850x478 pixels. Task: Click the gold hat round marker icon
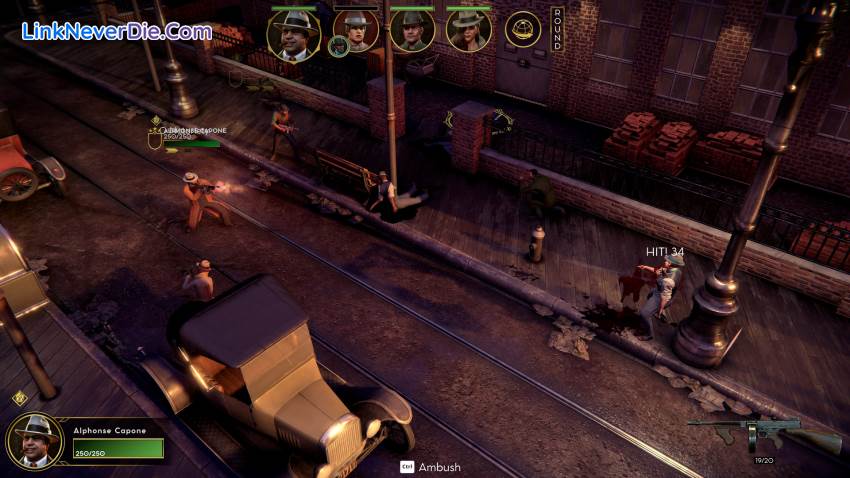point(522,30)
